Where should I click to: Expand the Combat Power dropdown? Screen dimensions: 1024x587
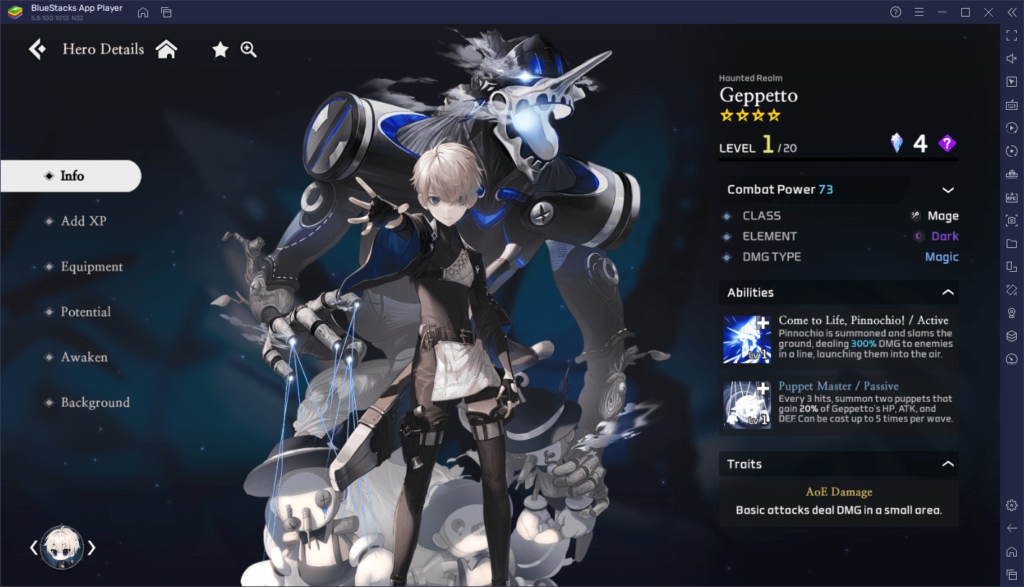click(947, 190)
